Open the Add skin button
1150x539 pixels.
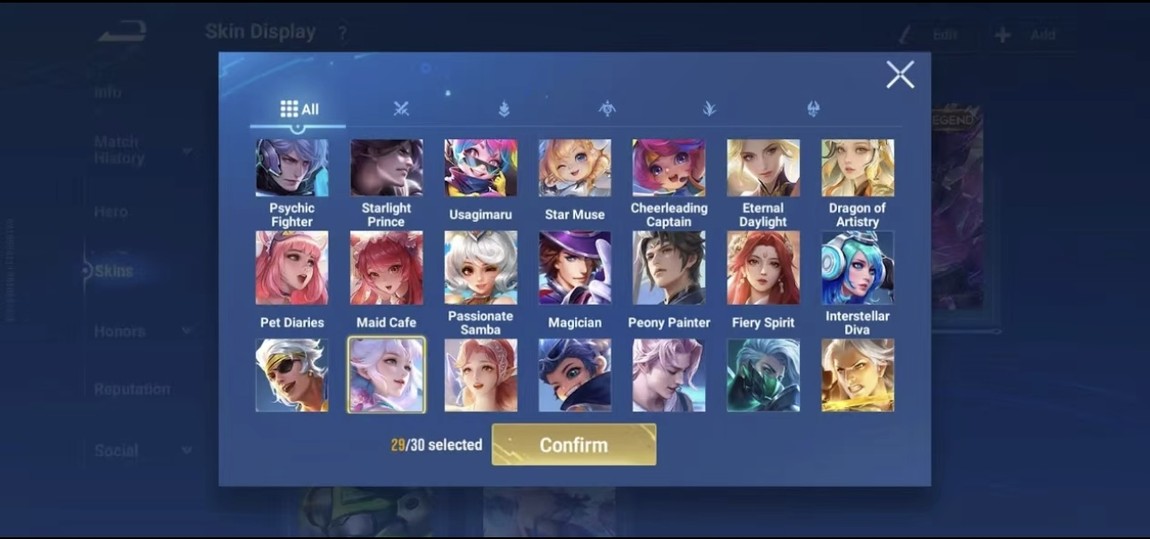(x=1027, y=35)
